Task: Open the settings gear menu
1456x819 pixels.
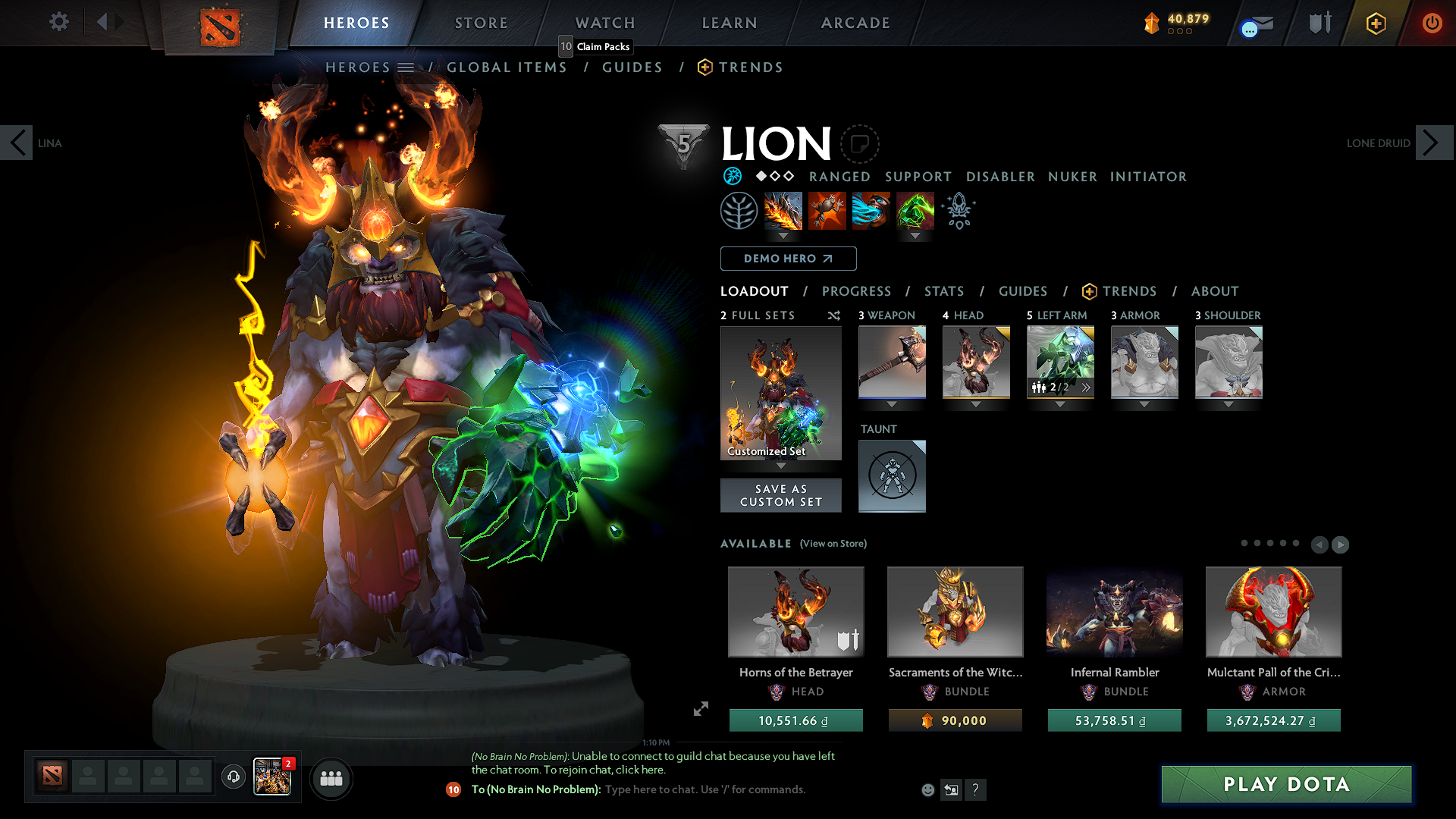Action: coord(58,22)
